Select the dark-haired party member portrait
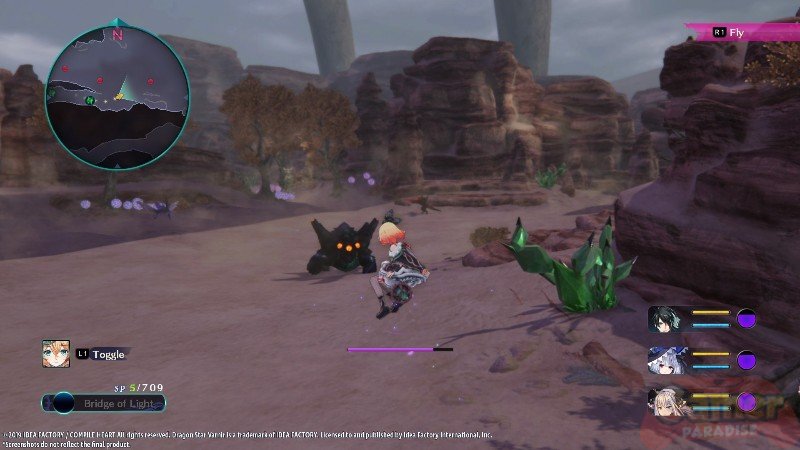Screen dimensions: 800x450 tap(666, 319)
